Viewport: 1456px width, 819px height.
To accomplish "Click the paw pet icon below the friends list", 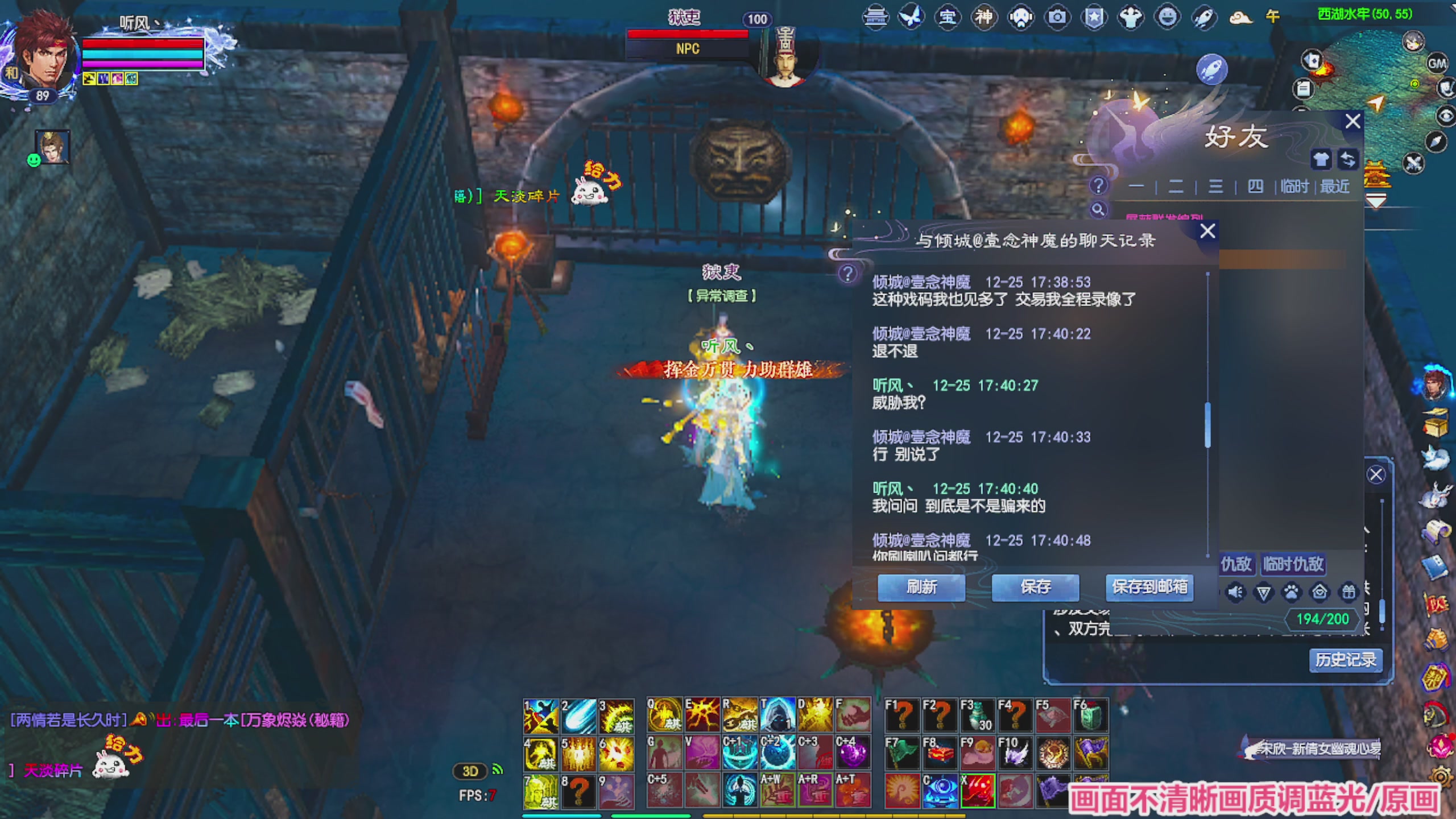I will click(x=1291, y=592).
